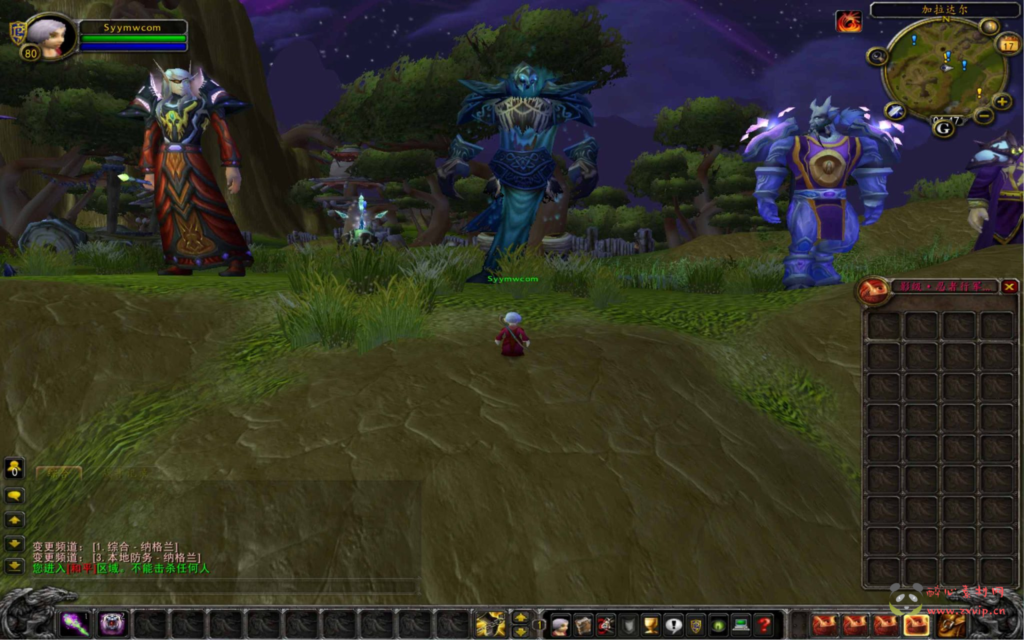1024x640 pixels.
Task: Close the open bag window
Action: coord(1009,287)
